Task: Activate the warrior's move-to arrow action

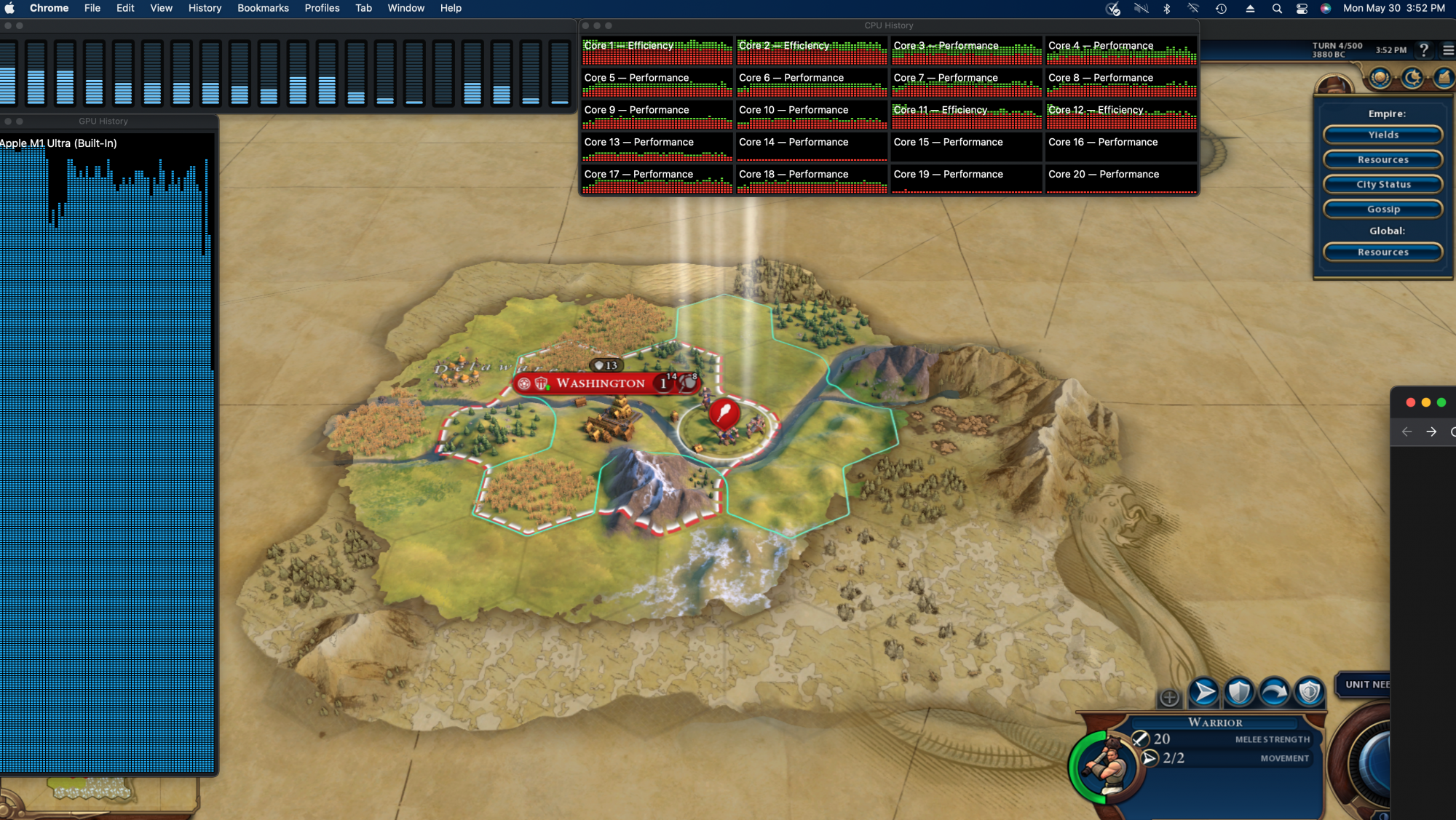Action: click(1204, 692)
